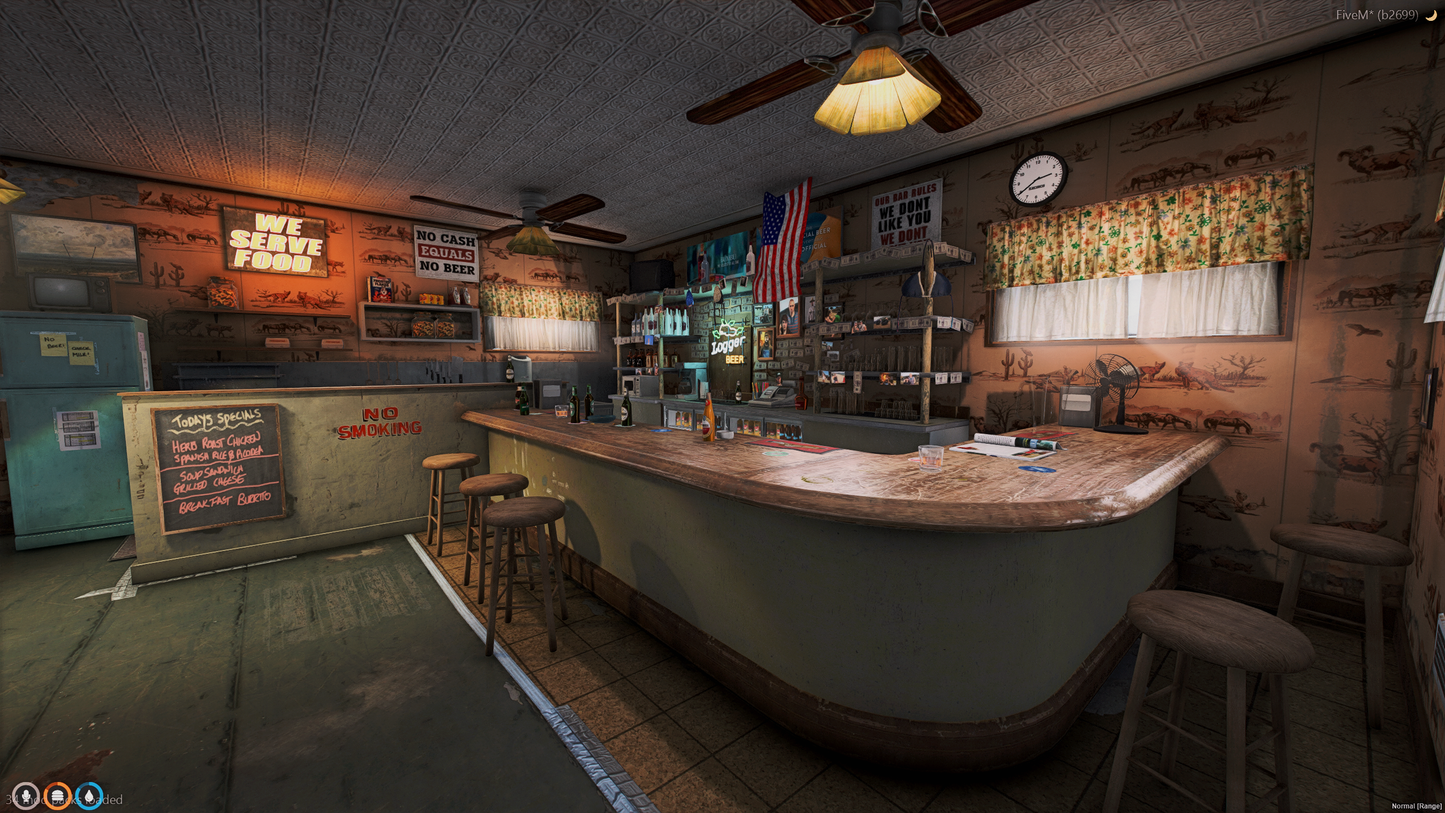The height and width of the screenshot is (813, 1445).
Task: Select the burger hunger status icon
Action: (57, 796)
